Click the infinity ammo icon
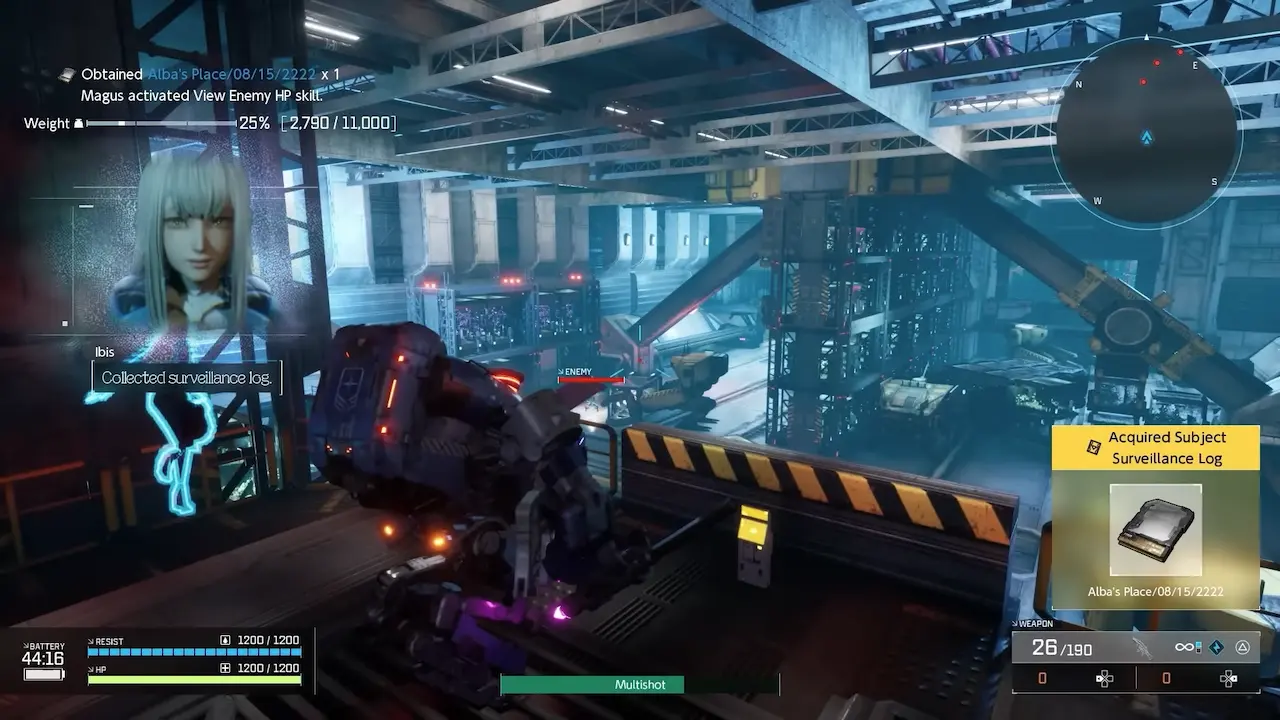The width and height of the screenshot is (1280, 720). (x=1184, y=647)
